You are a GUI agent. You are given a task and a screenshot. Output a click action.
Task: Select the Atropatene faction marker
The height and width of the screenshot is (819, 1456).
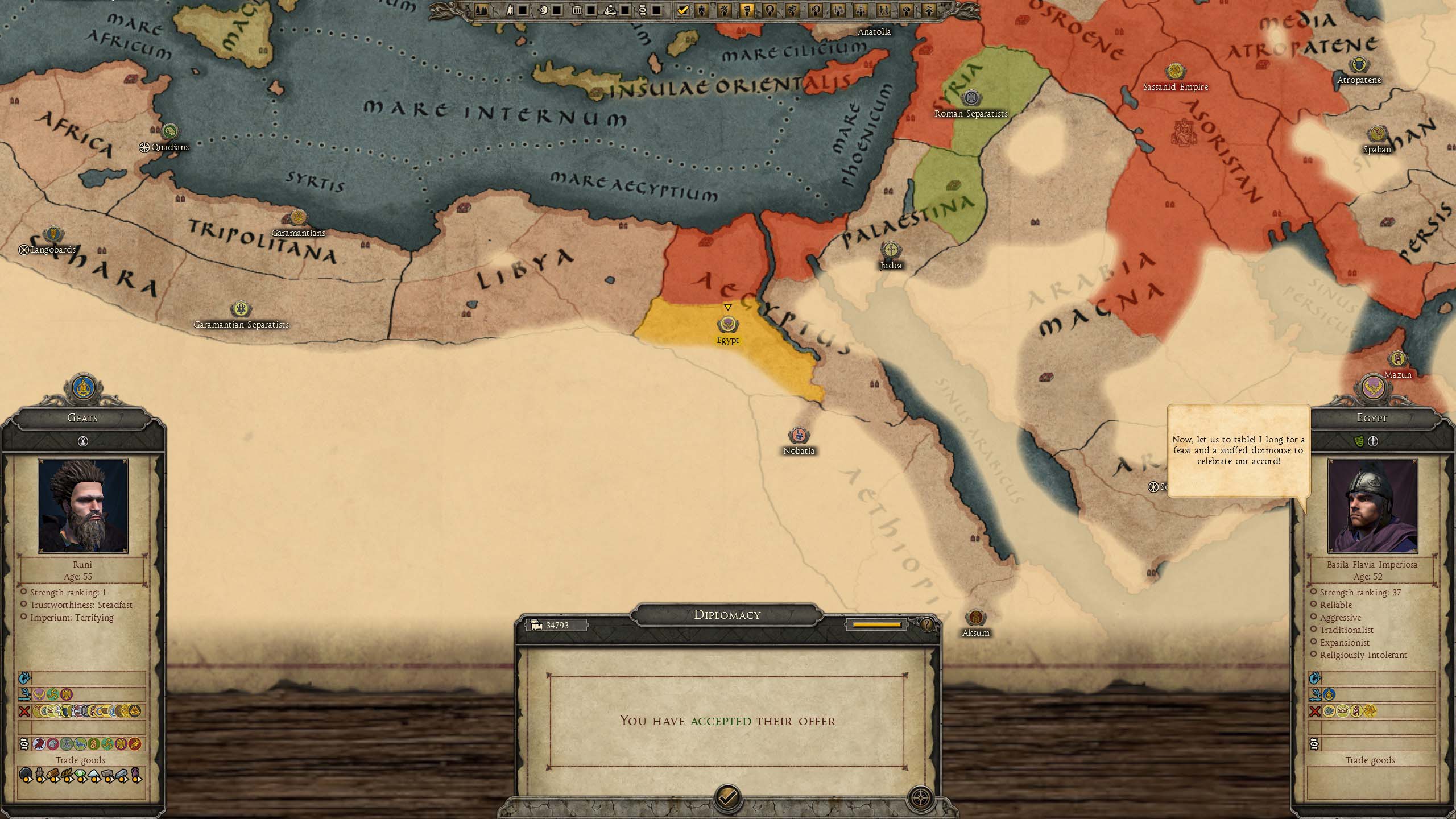(x=1359, y=65)
